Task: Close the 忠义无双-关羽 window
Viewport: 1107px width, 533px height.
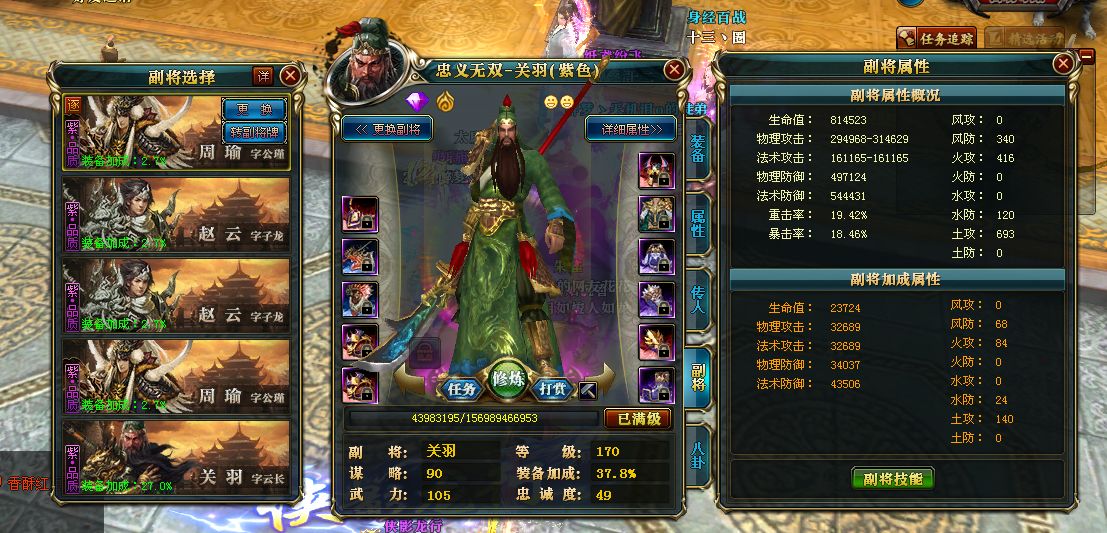Action: click(x=675, y=70)
